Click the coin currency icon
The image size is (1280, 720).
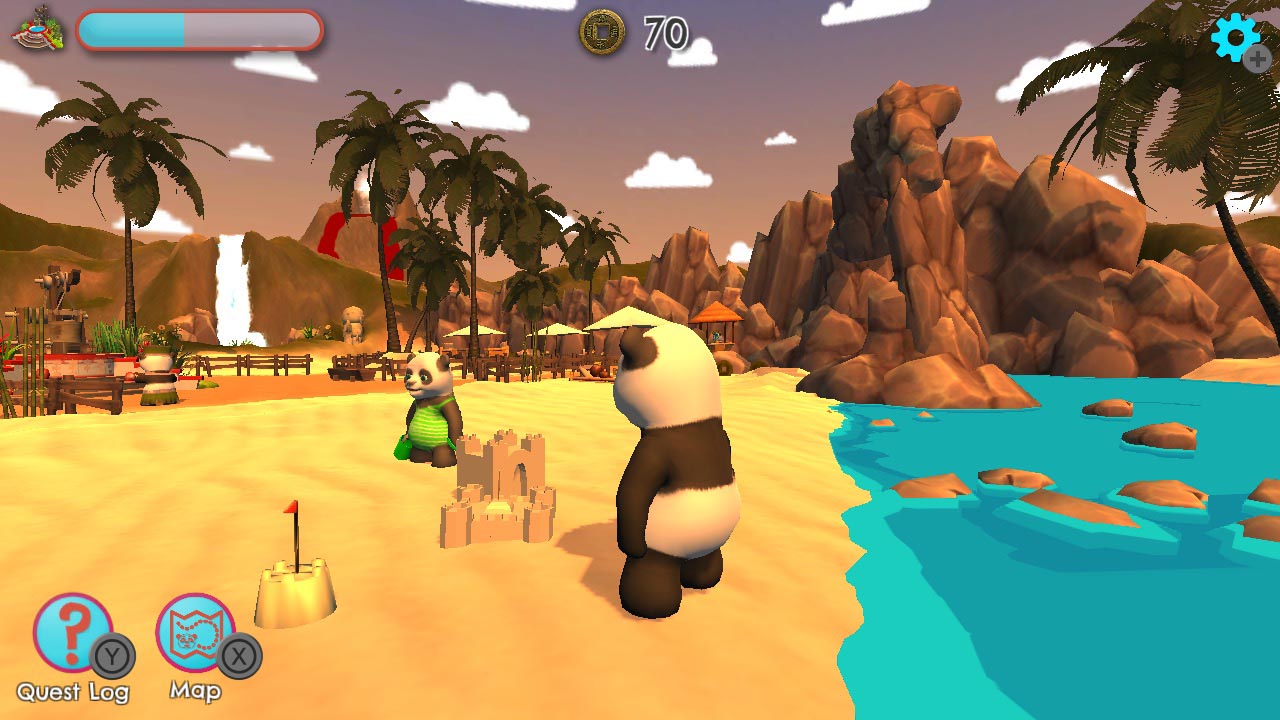tap(601, 33)
